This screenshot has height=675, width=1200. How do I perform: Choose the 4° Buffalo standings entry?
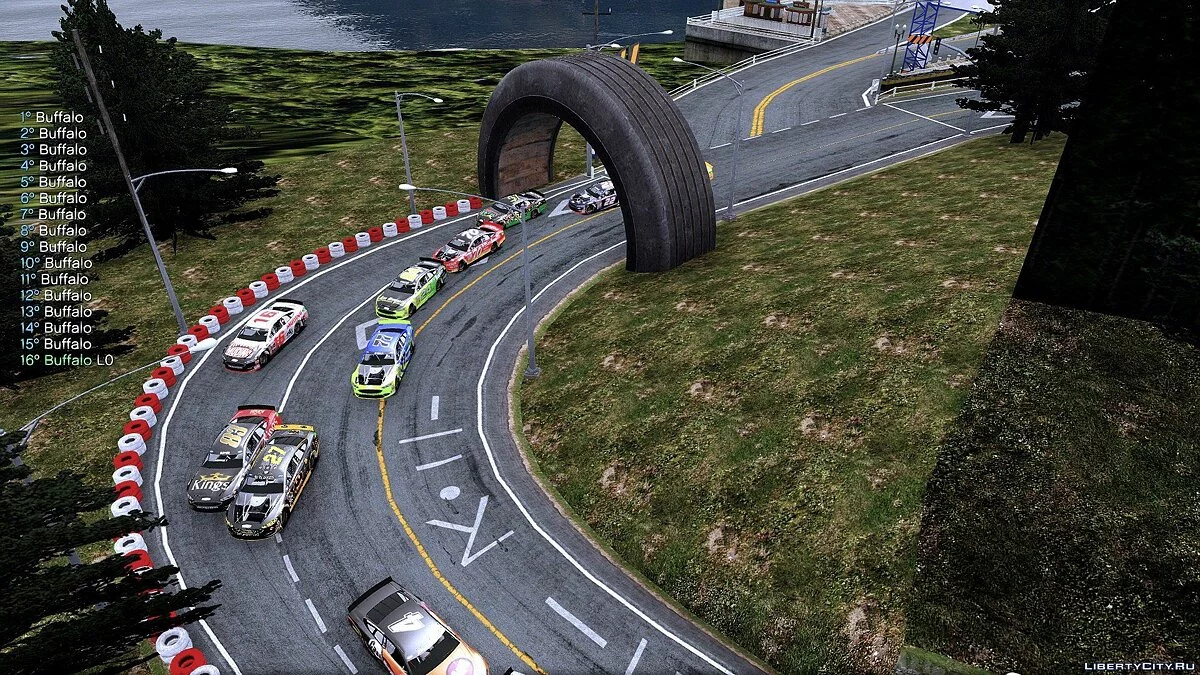click(x=52, y=166)
